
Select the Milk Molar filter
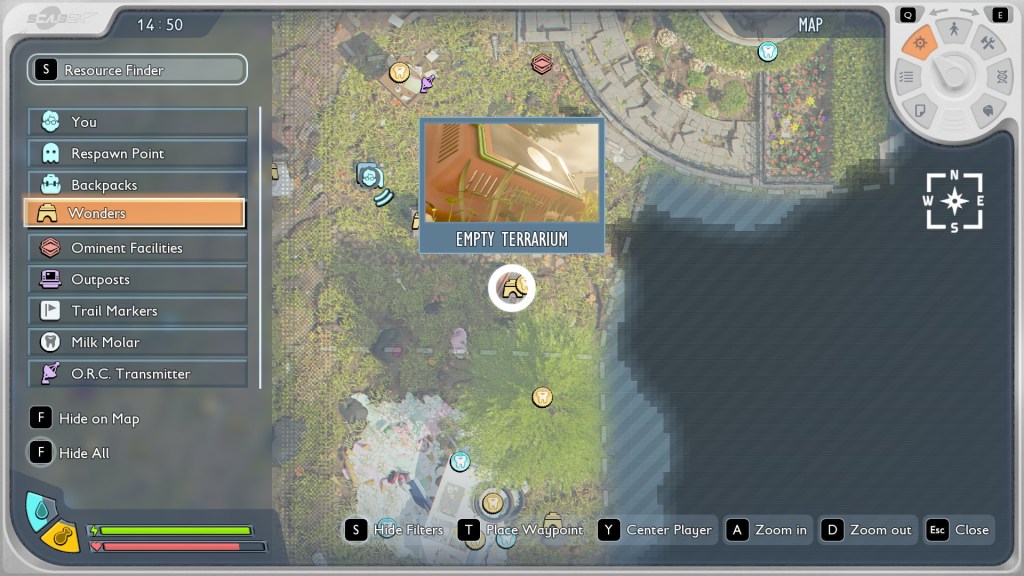[x=137, y=342]
